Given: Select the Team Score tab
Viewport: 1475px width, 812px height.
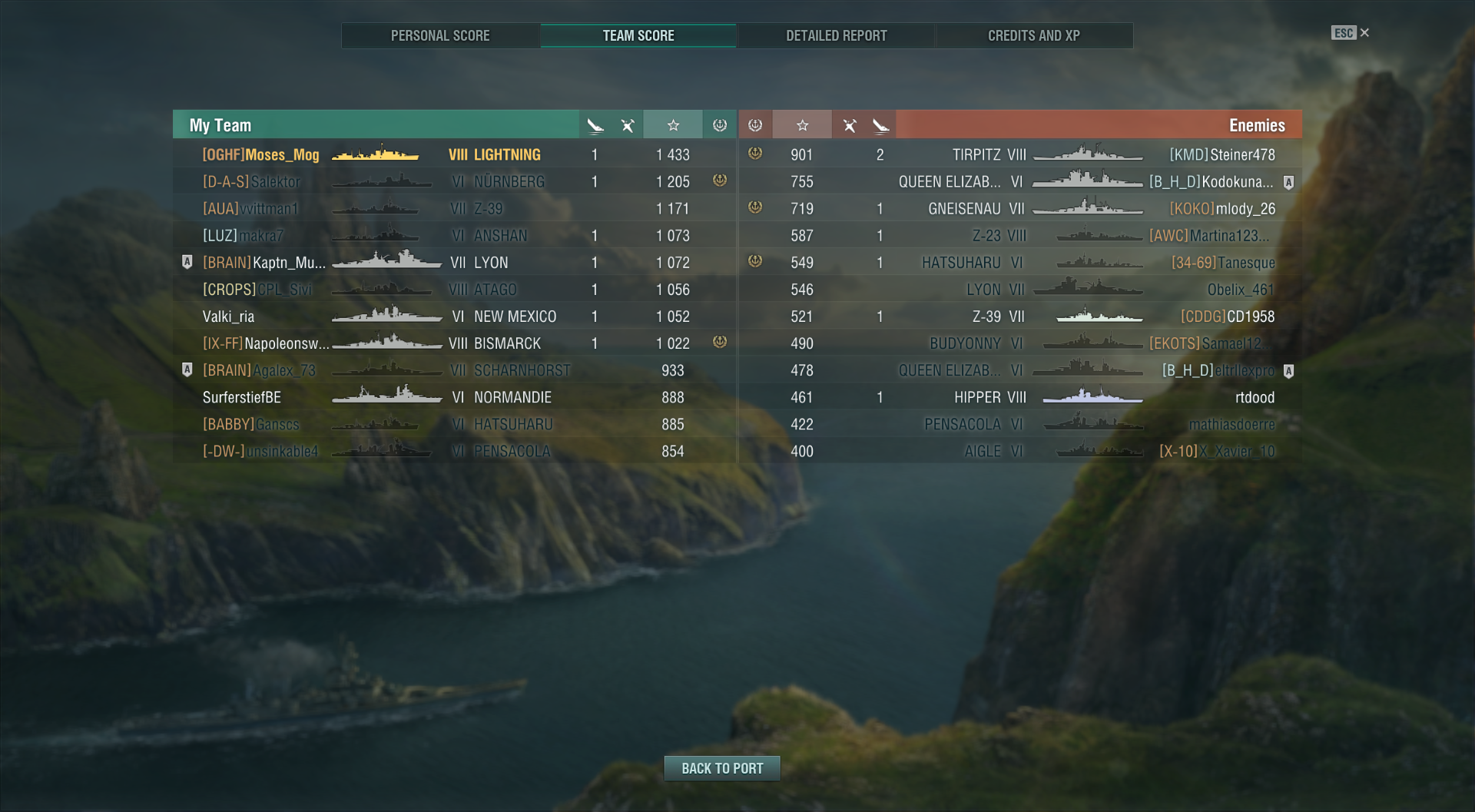Looking at the screenshot, I should point(638,36).
